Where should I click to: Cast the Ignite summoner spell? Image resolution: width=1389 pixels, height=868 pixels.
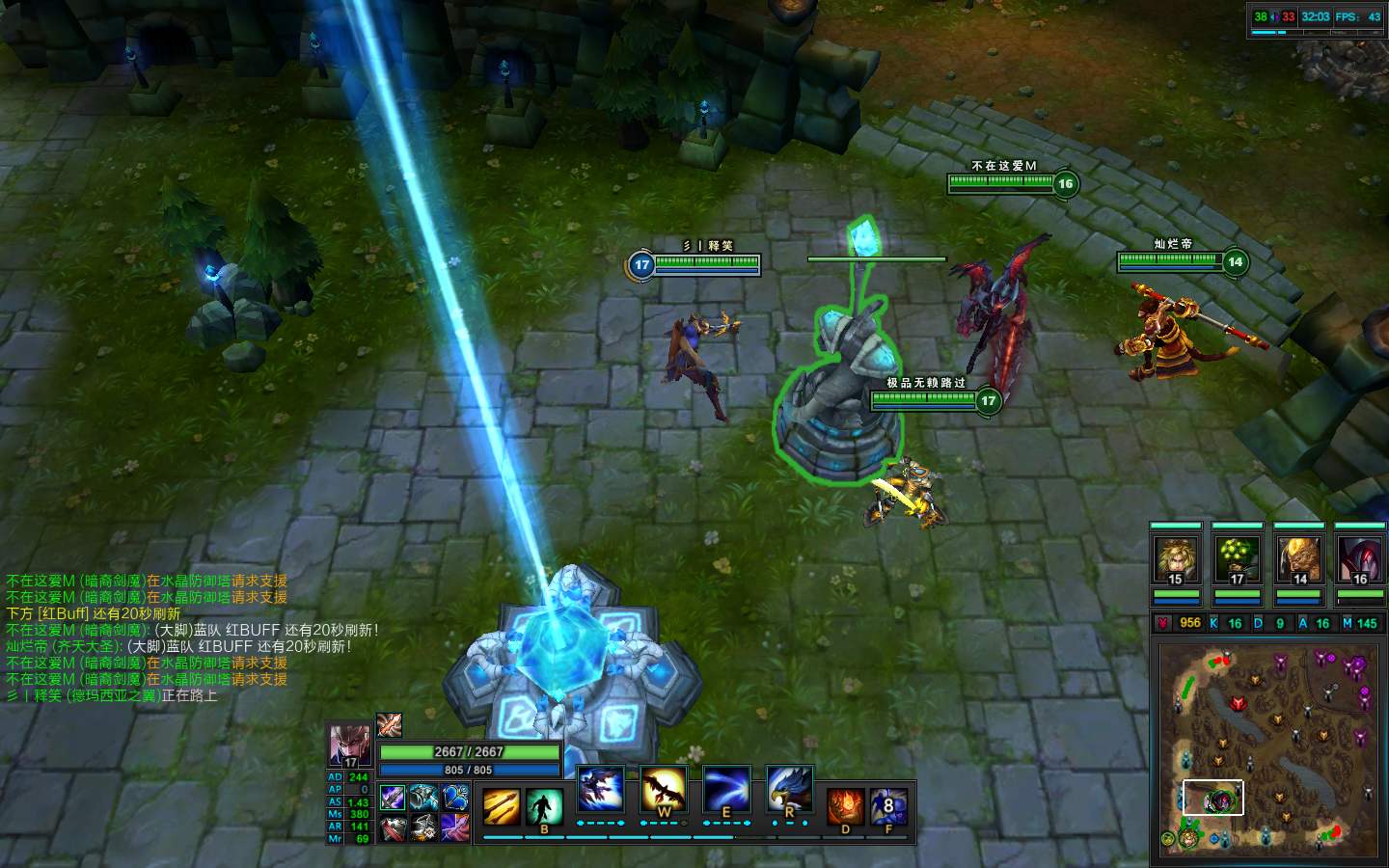point(846,806)
